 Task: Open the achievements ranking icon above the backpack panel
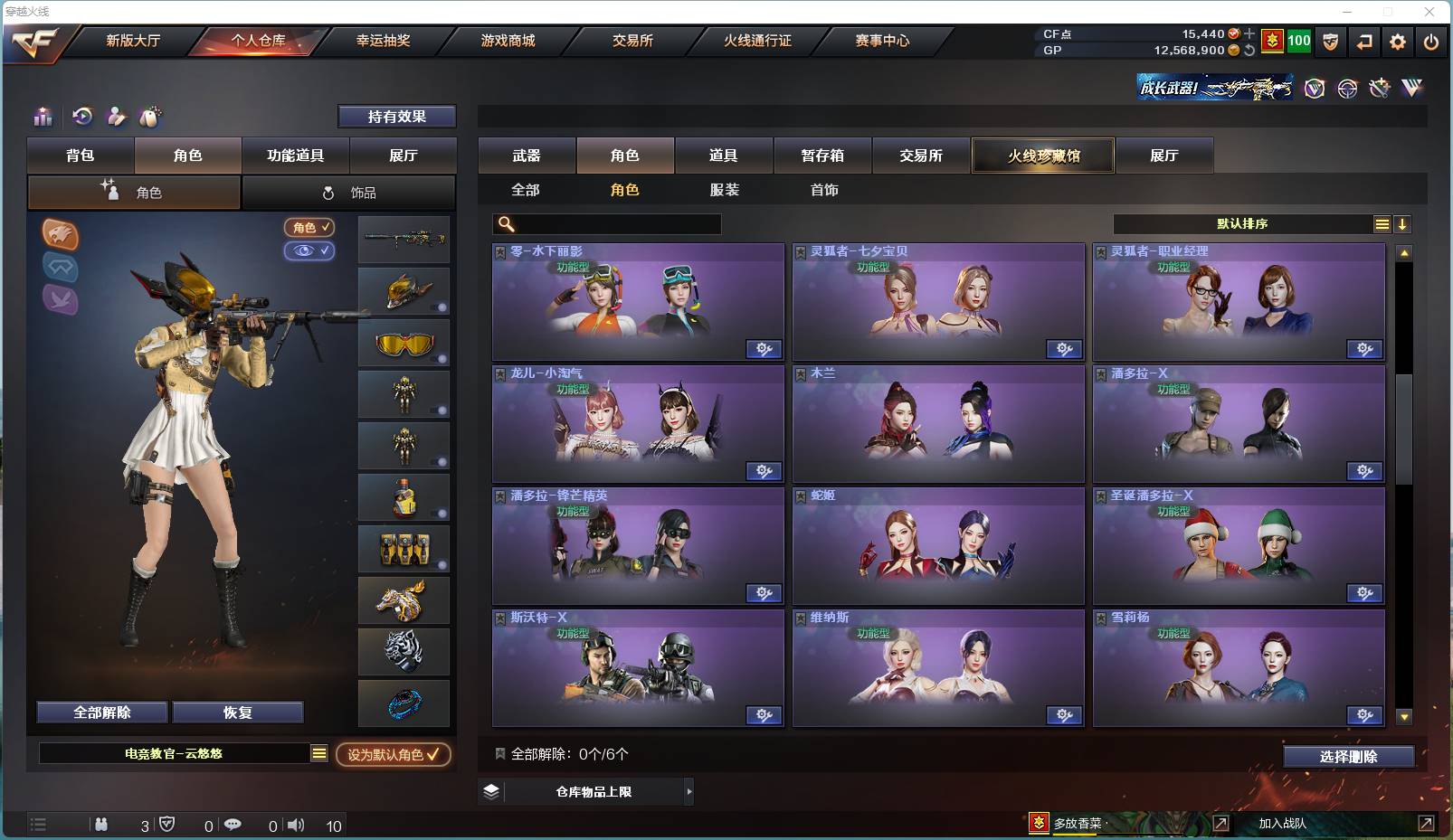click(43, 117)
